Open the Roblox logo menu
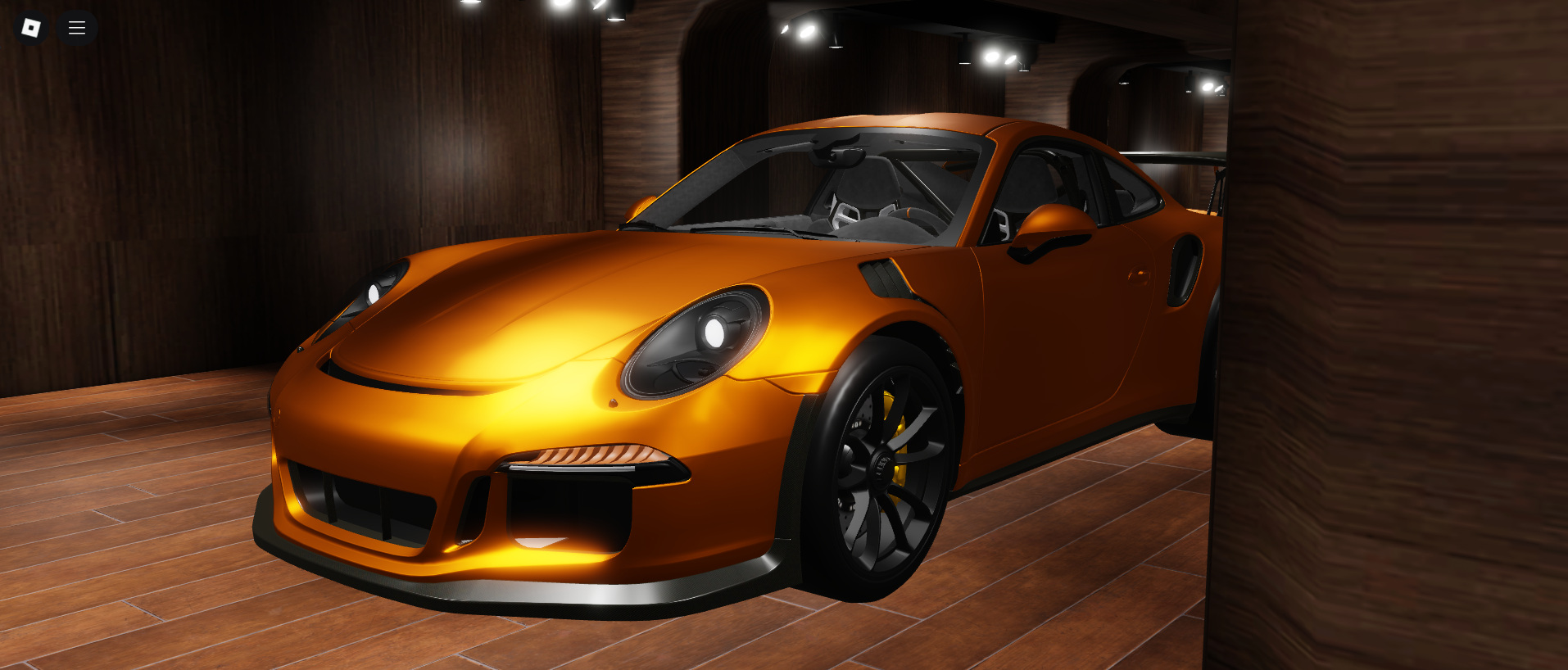 31,28
